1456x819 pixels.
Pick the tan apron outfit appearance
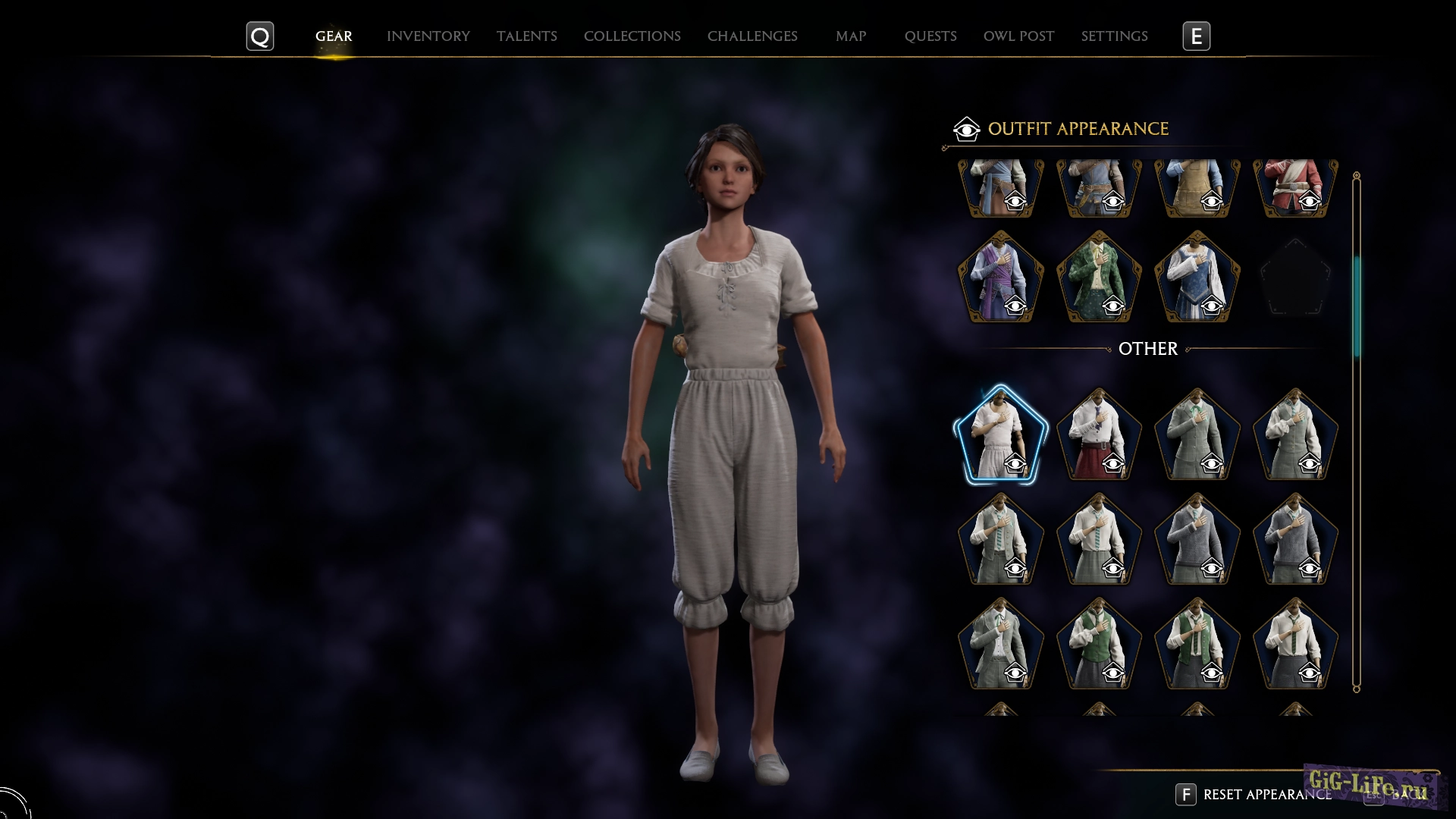pos(1197,187)
